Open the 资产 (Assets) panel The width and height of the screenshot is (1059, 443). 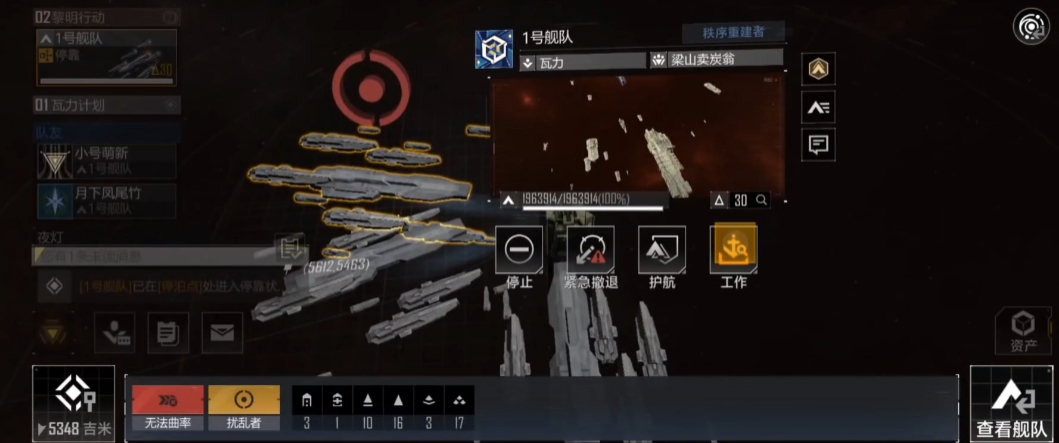click(x=1022, y=332)
